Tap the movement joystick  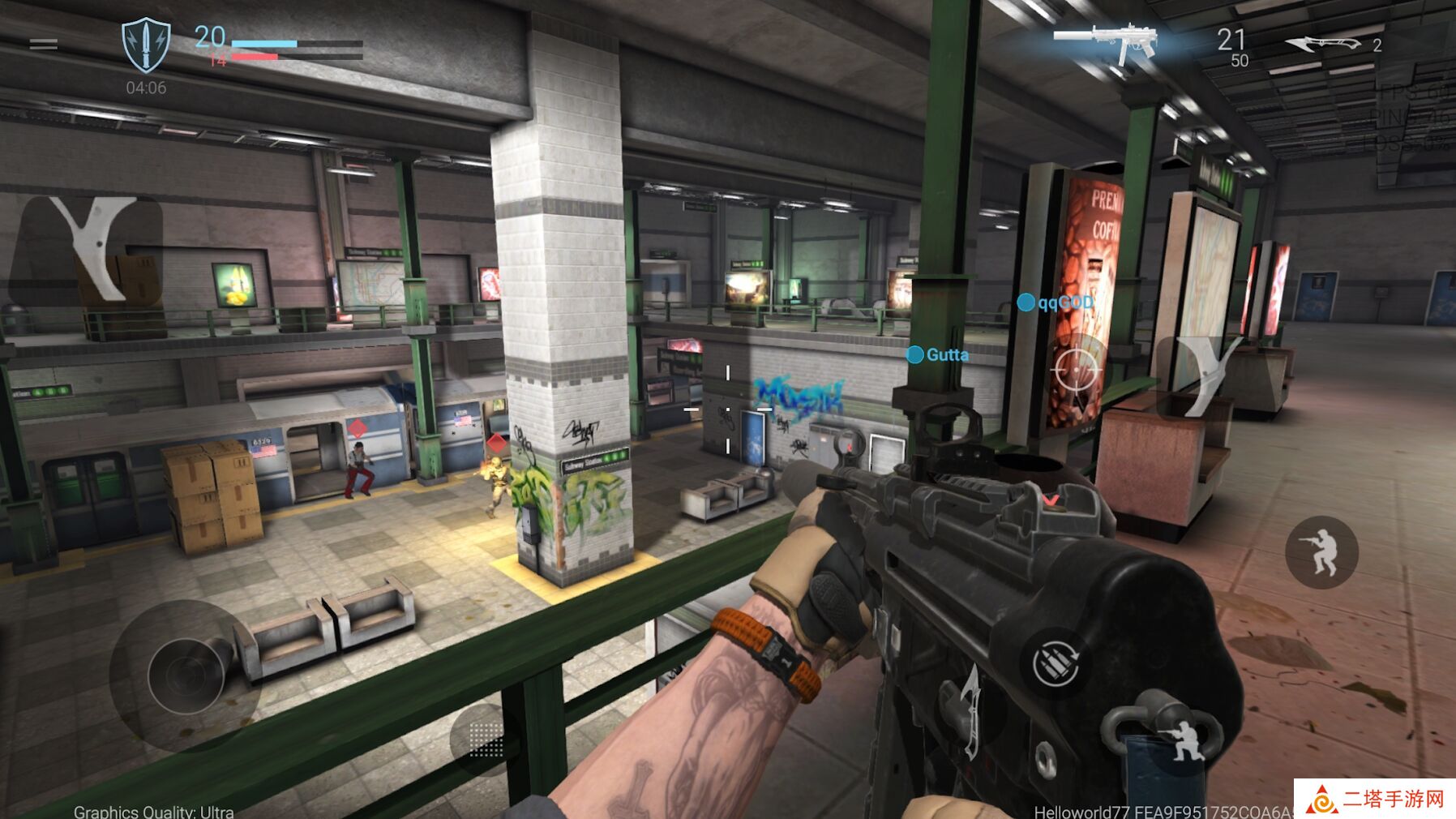click(186, 675)
